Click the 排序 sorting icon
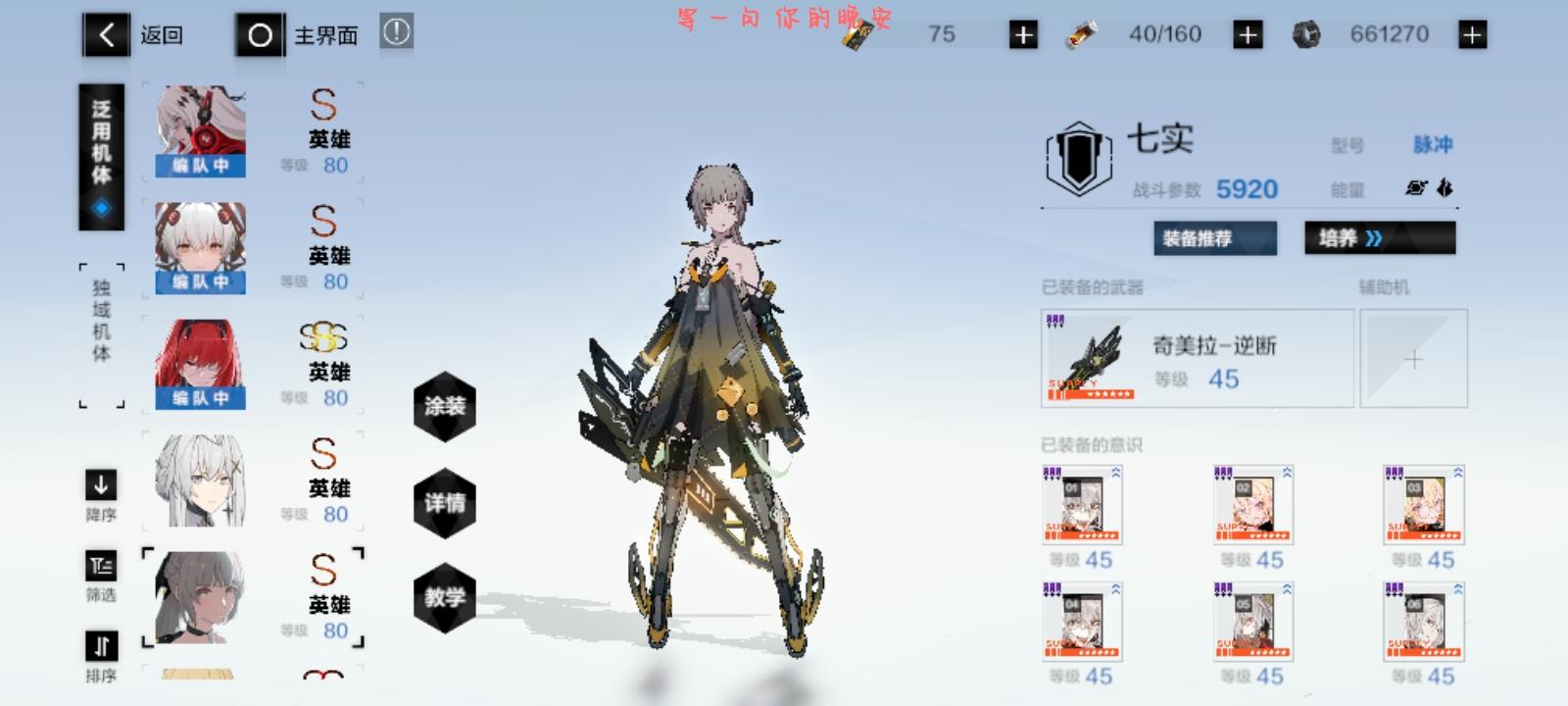 point(100,647)
